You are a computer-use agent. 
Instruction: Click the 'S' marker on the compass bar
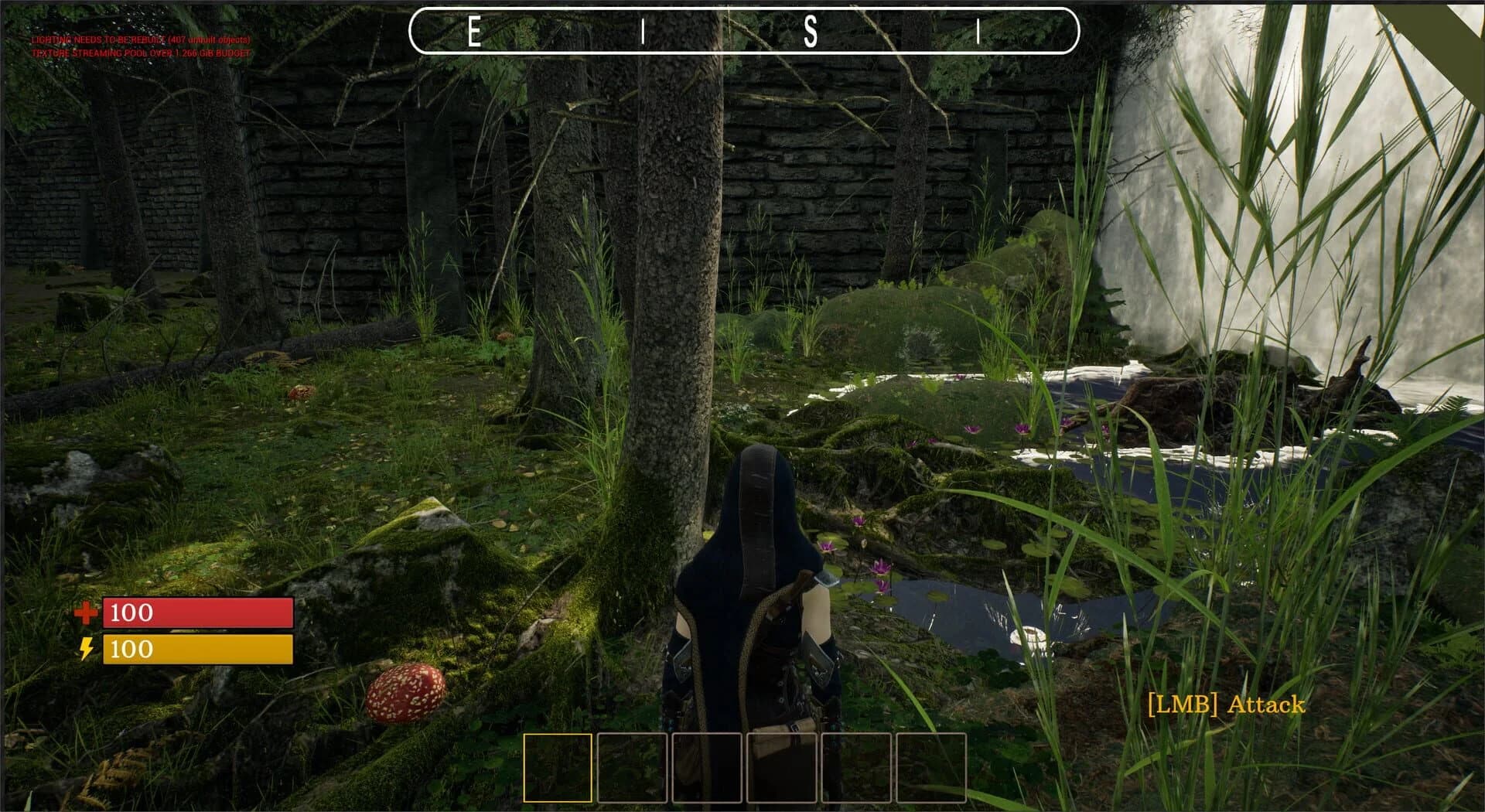[811, 33]
